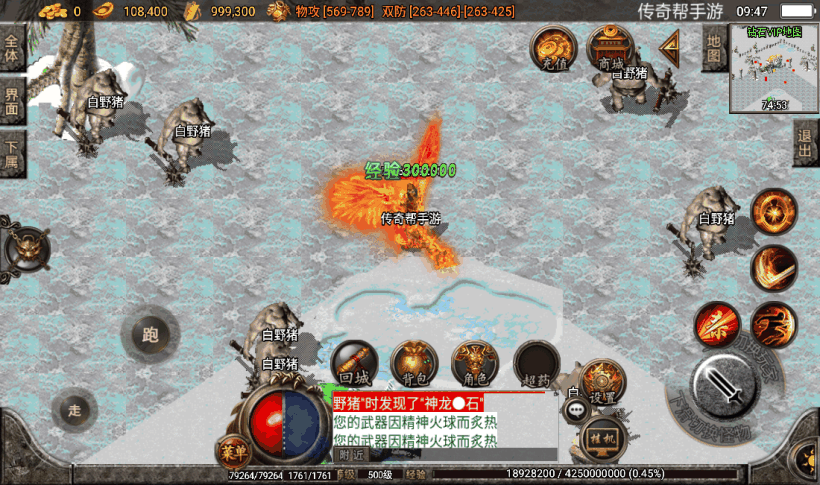Use the 超药 super potion slot

click(536, 364)
